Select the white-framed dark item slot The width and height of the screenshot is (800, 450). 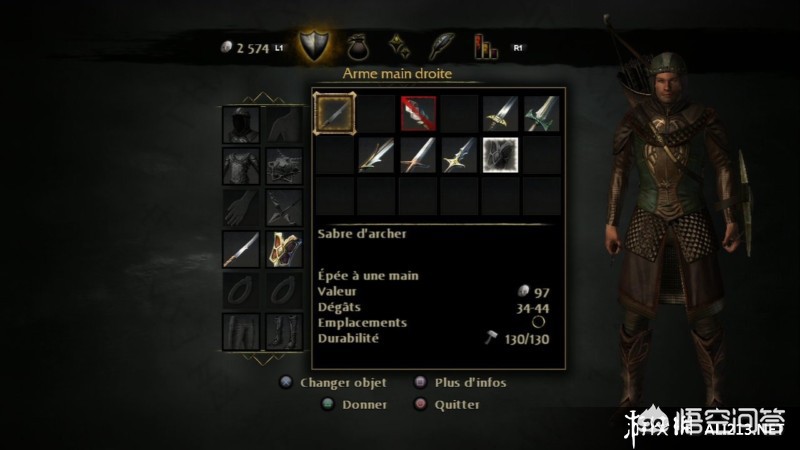point(499,153)
